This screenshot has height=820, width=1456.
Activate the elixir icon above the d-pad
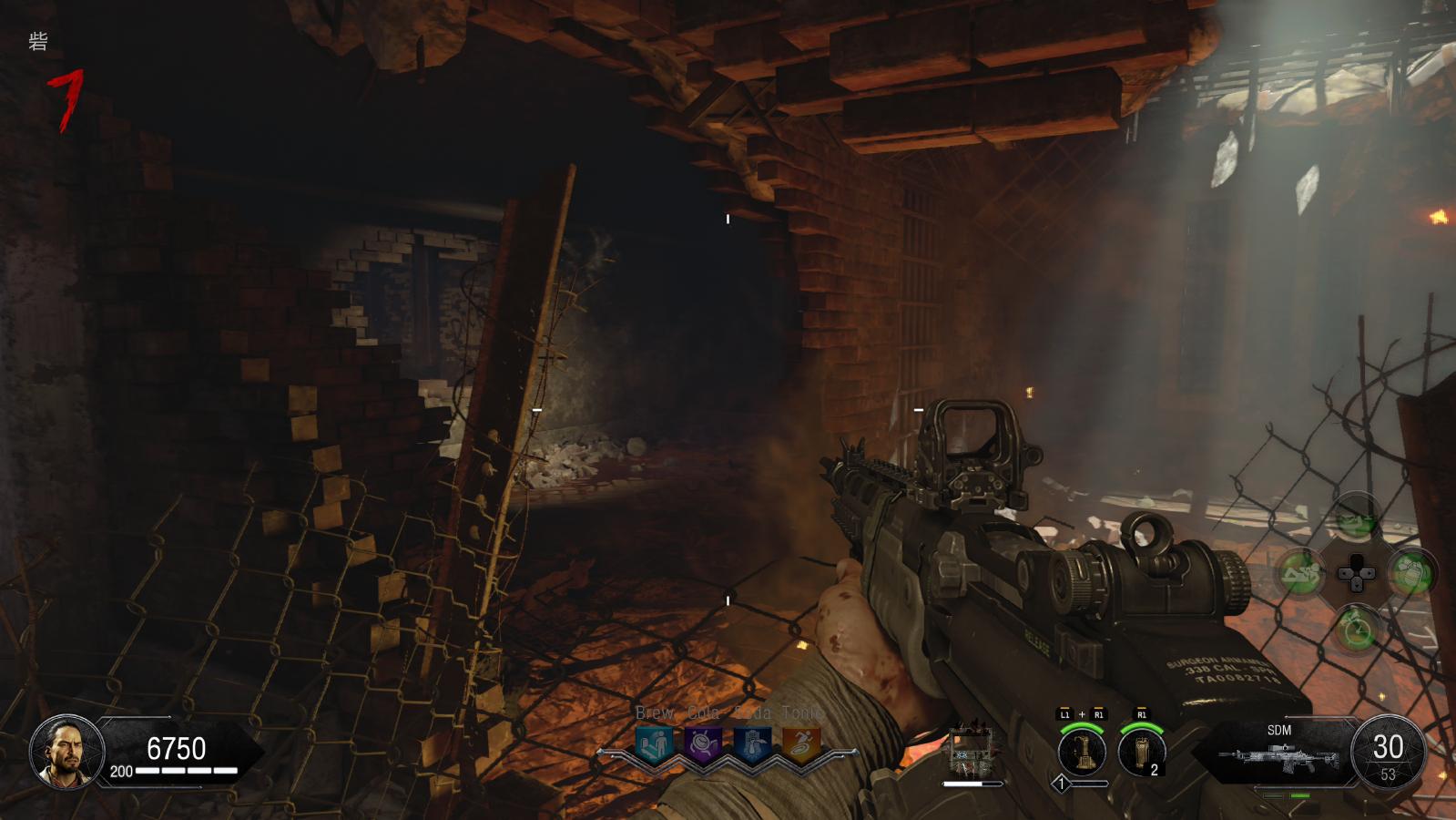coord(1356,518)
